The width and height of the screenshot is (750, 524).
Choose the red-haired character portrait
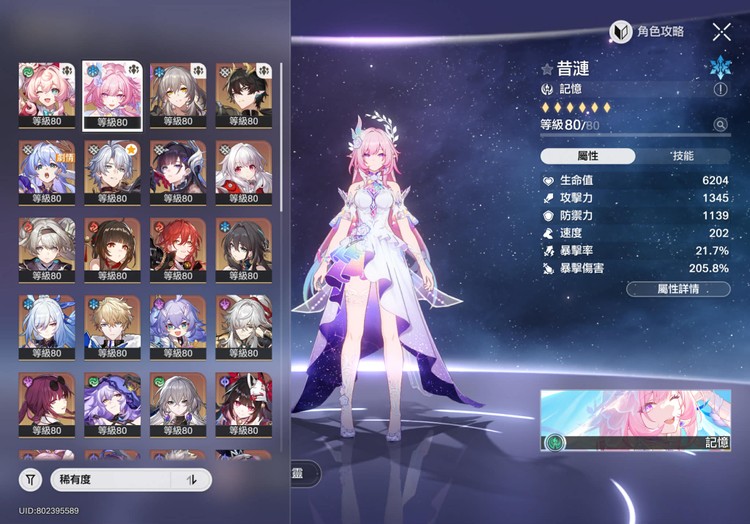click(x=178, y=250)
